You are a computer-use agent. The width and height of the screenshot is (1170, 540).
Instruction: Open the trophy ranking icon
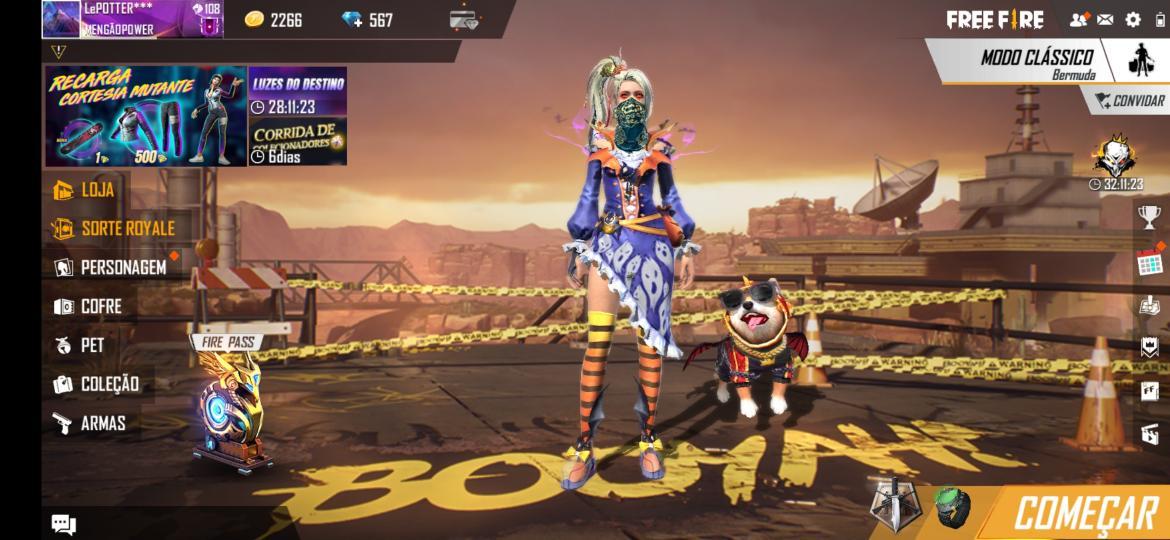tap(1149, 217)
